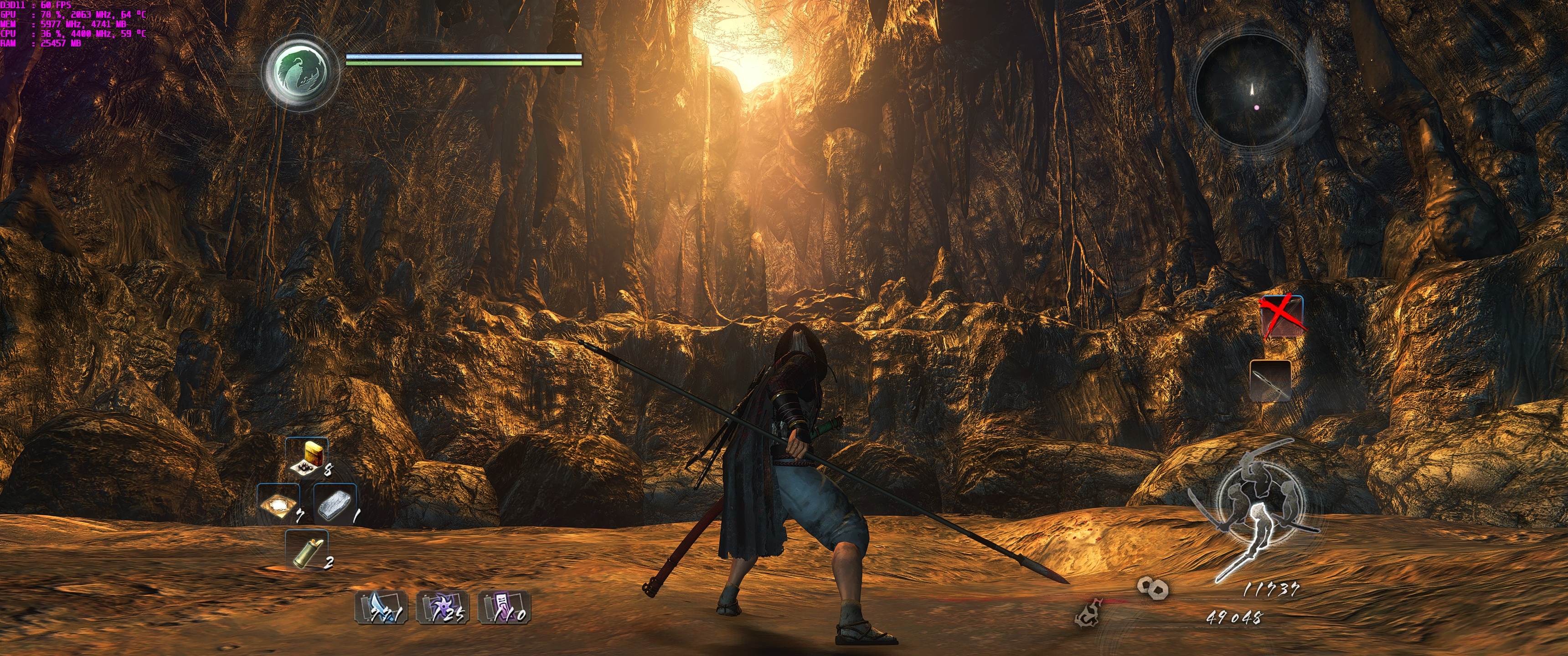Select the spear weapon slot
The height and width of the screenshot is (656, 1568).
[1270, 381]
